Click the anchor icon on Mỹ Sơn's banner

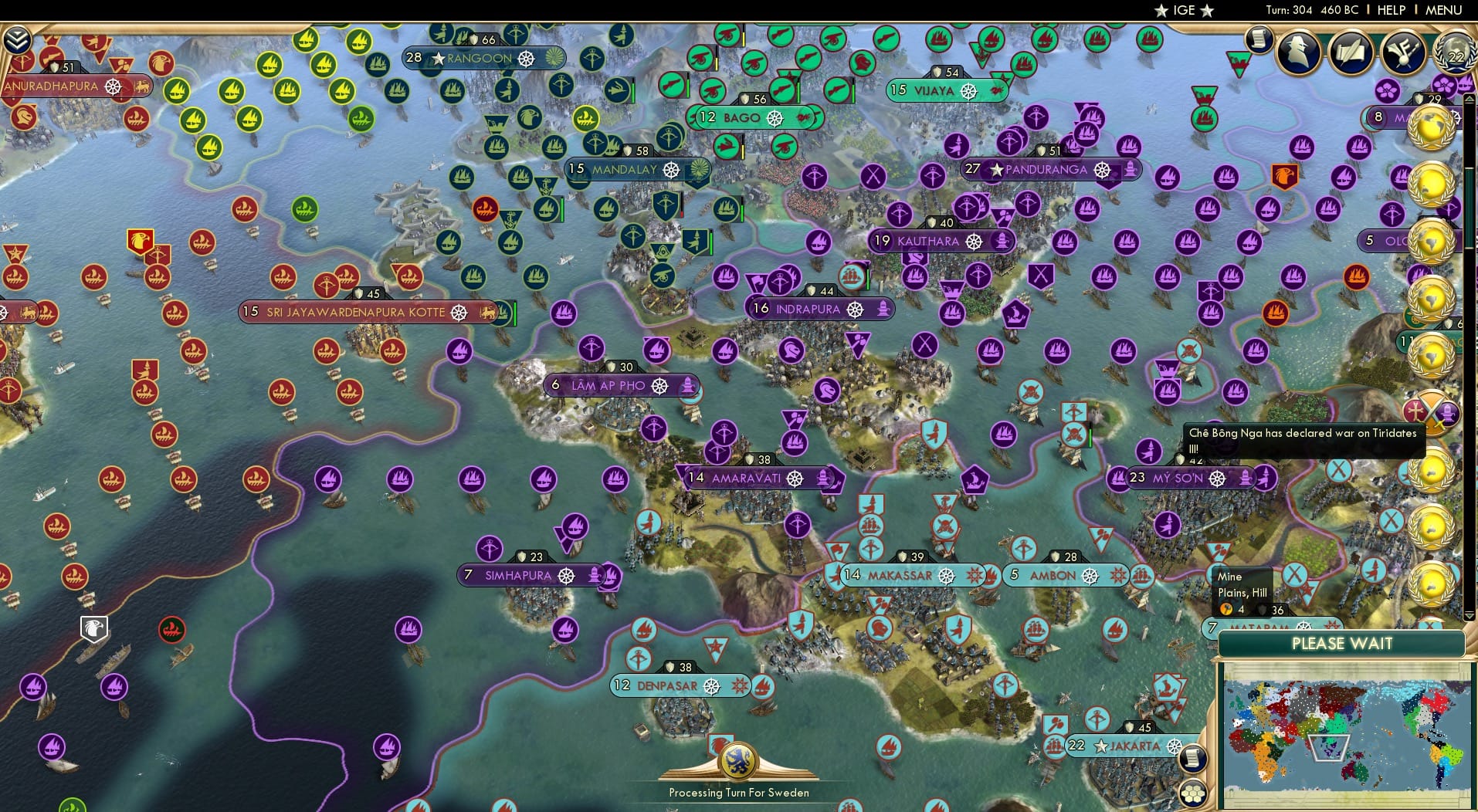(1245, 479)
